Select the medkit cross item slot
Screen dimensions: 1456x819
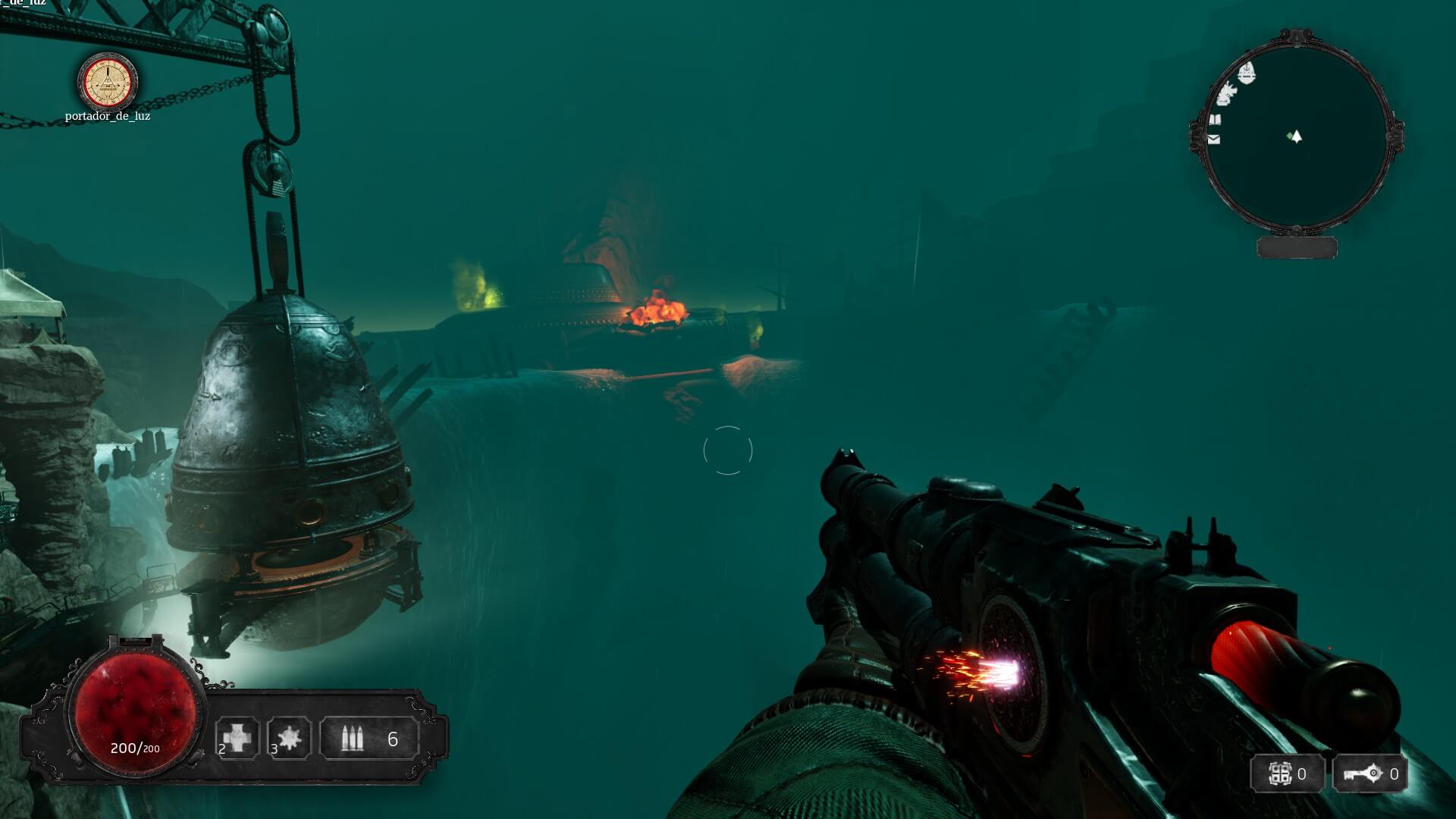pyautogui.click(x=237, y=737)
